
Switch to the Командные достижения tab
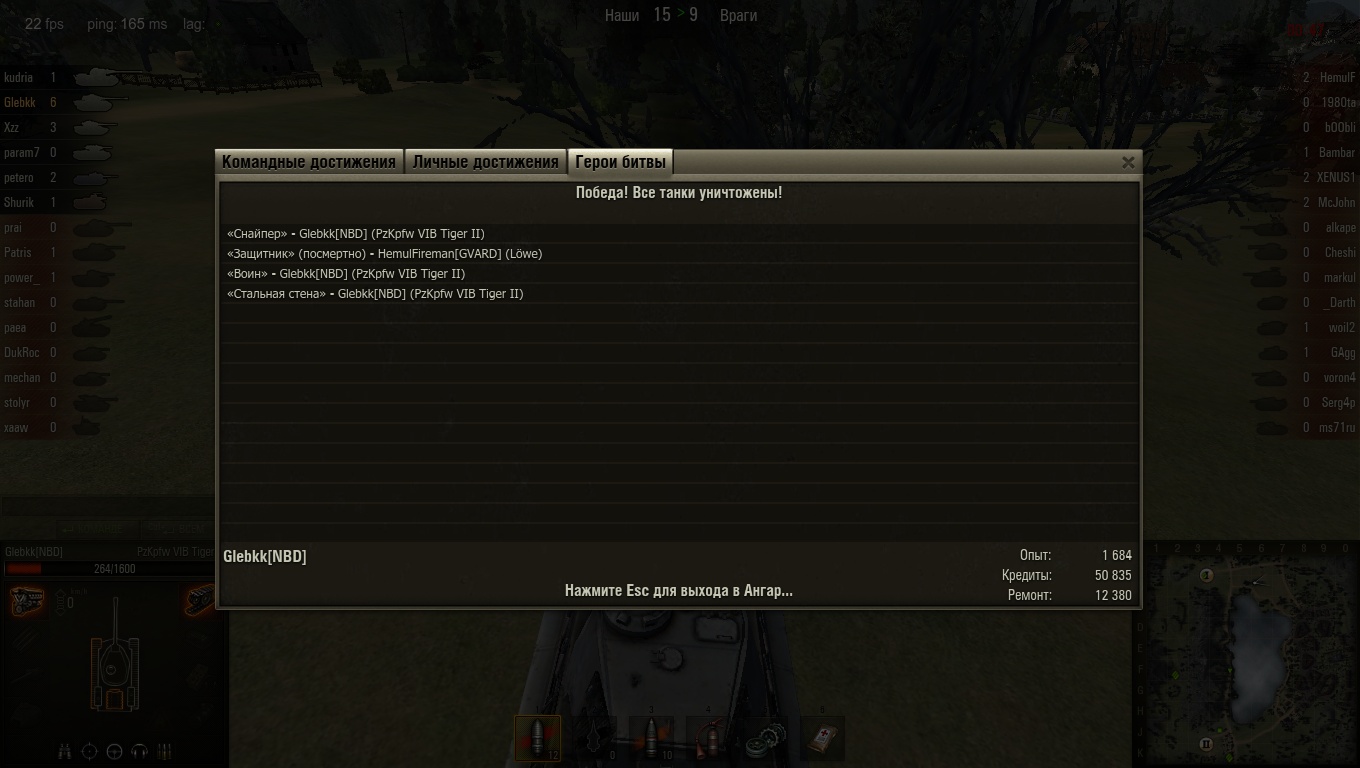tap(309, 162)
